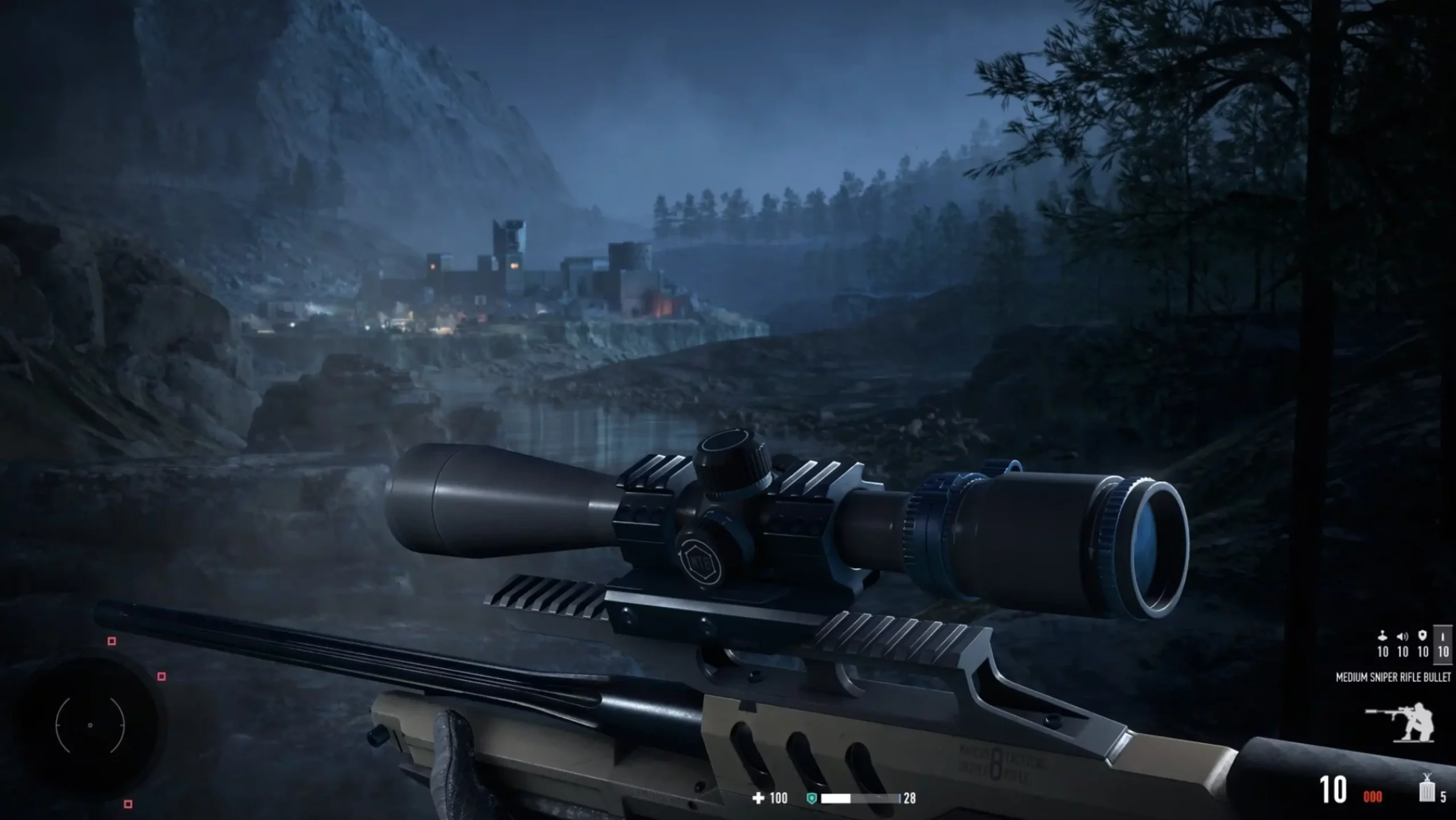The width and height of the screenshot is (1456, 820).
Task: Select the highlighted standard bullet ammo slot
Action: [1443, 643]
